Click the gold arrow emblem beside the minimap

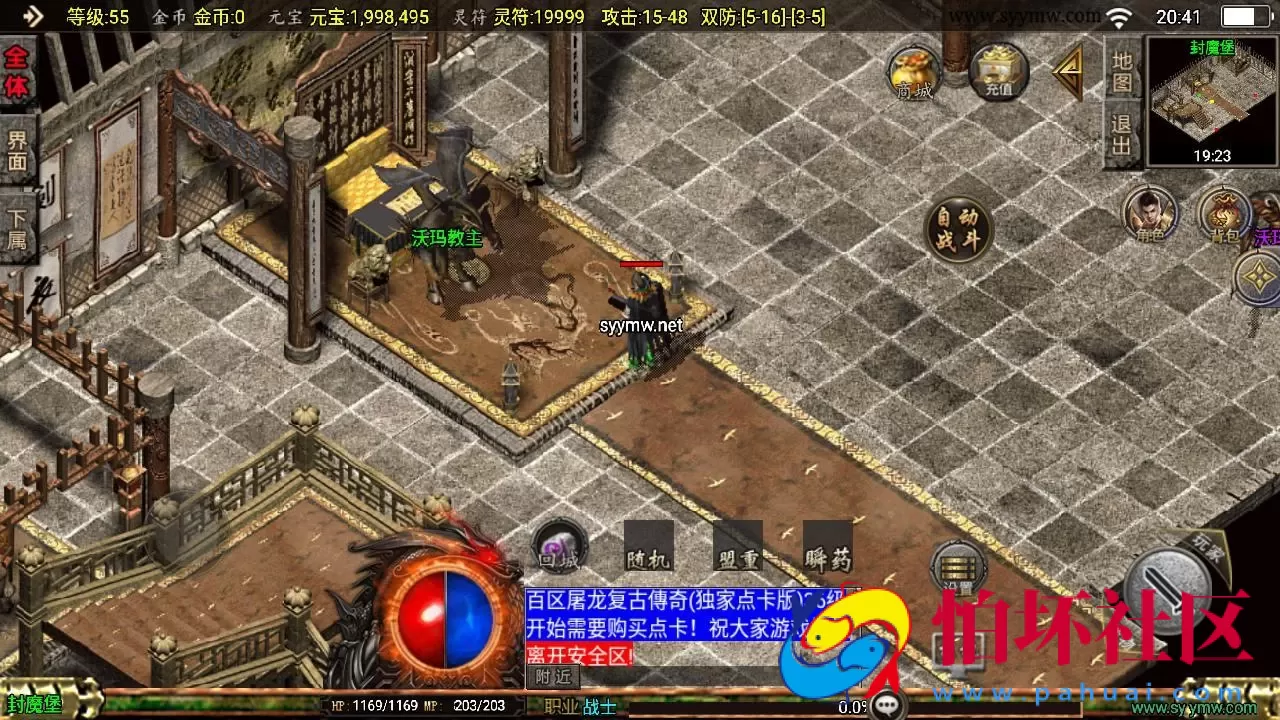(1068, 70)
